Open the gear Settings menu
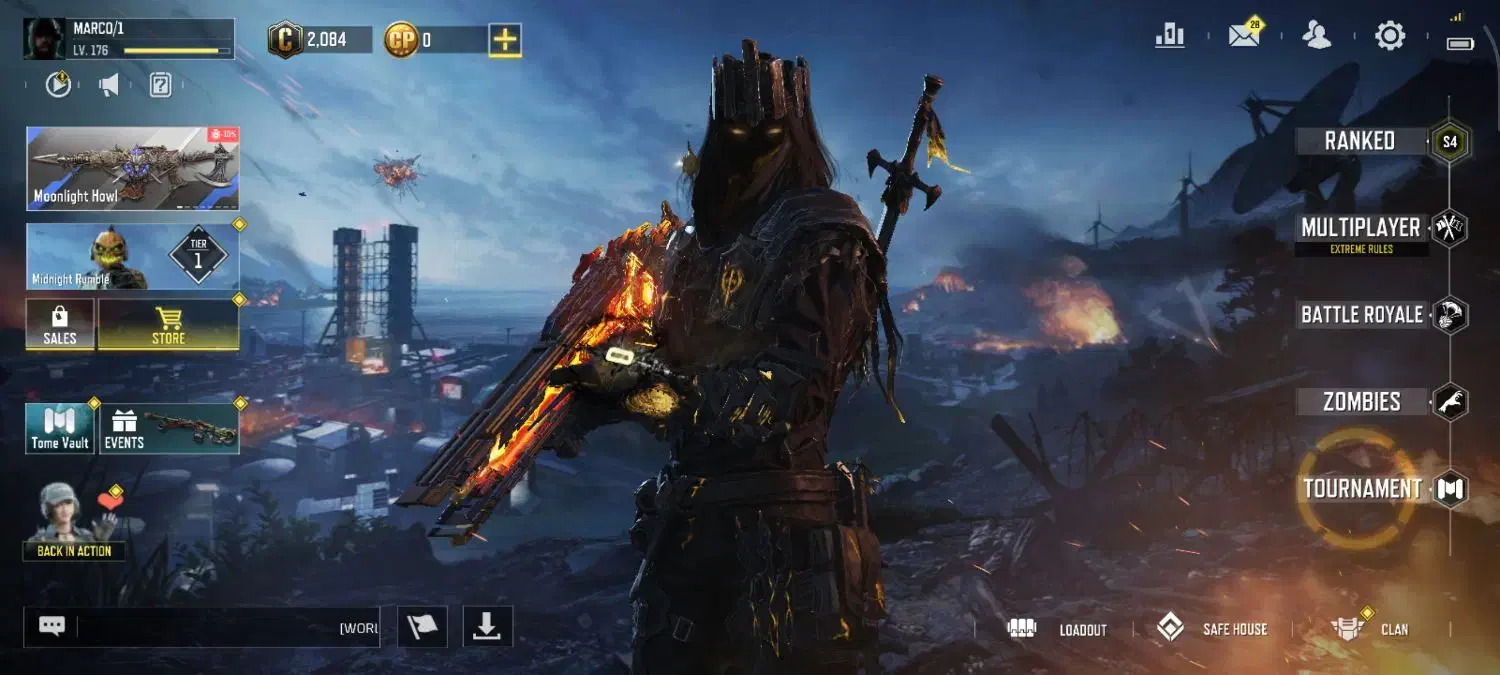The width and height of the screenshot is (1500, 675). [x=1390, y=37]
